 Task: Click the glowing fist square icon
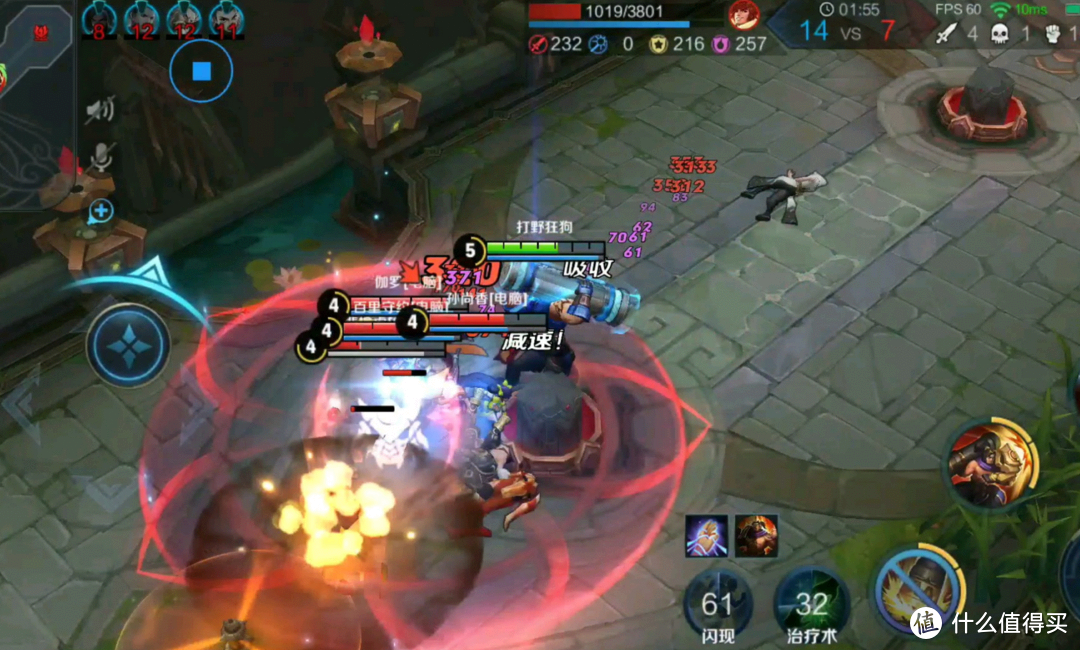click(705, 536)
